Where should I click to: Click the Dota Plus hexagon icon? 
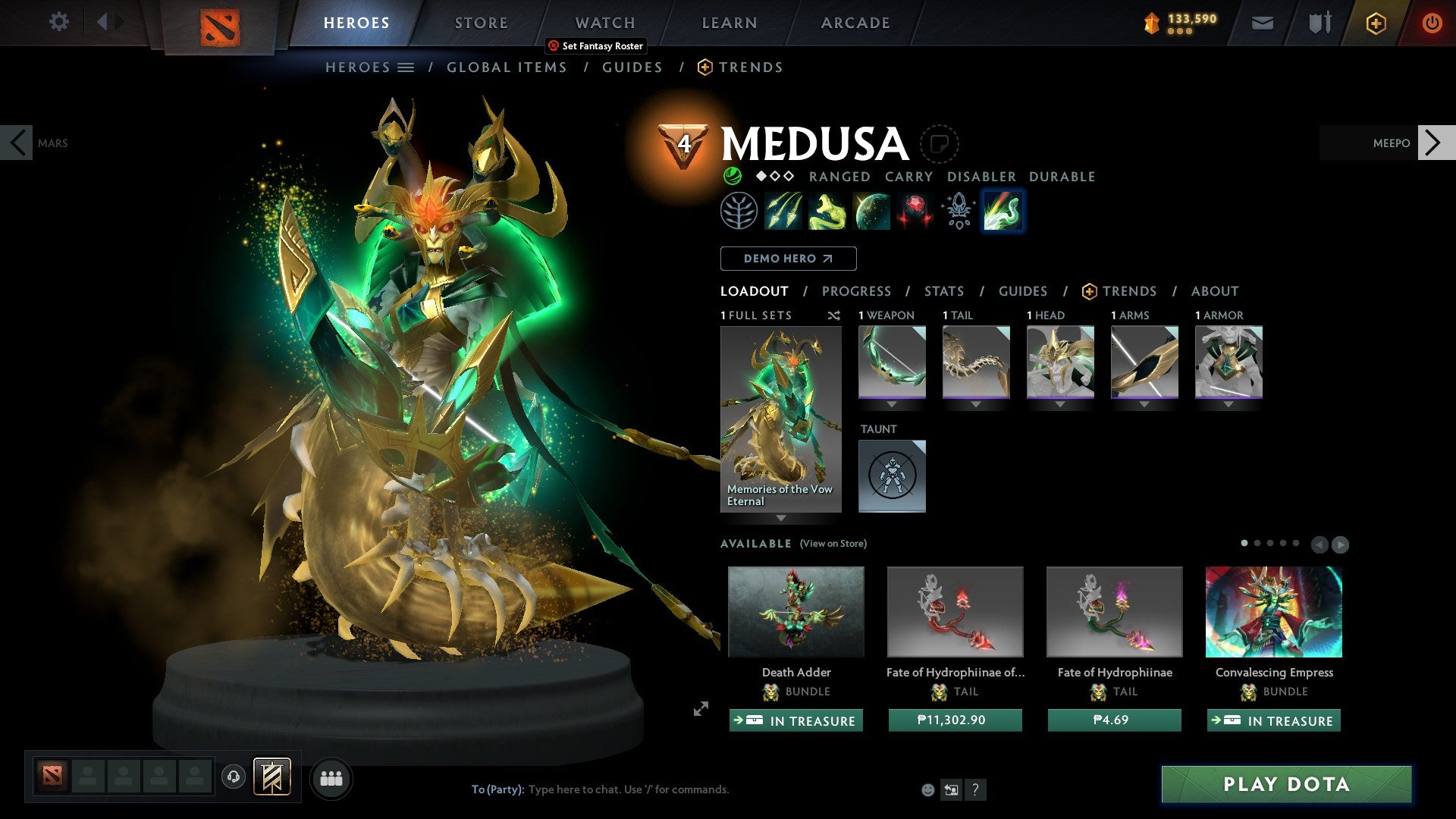pyautogui.click(x=1375, y=23)
